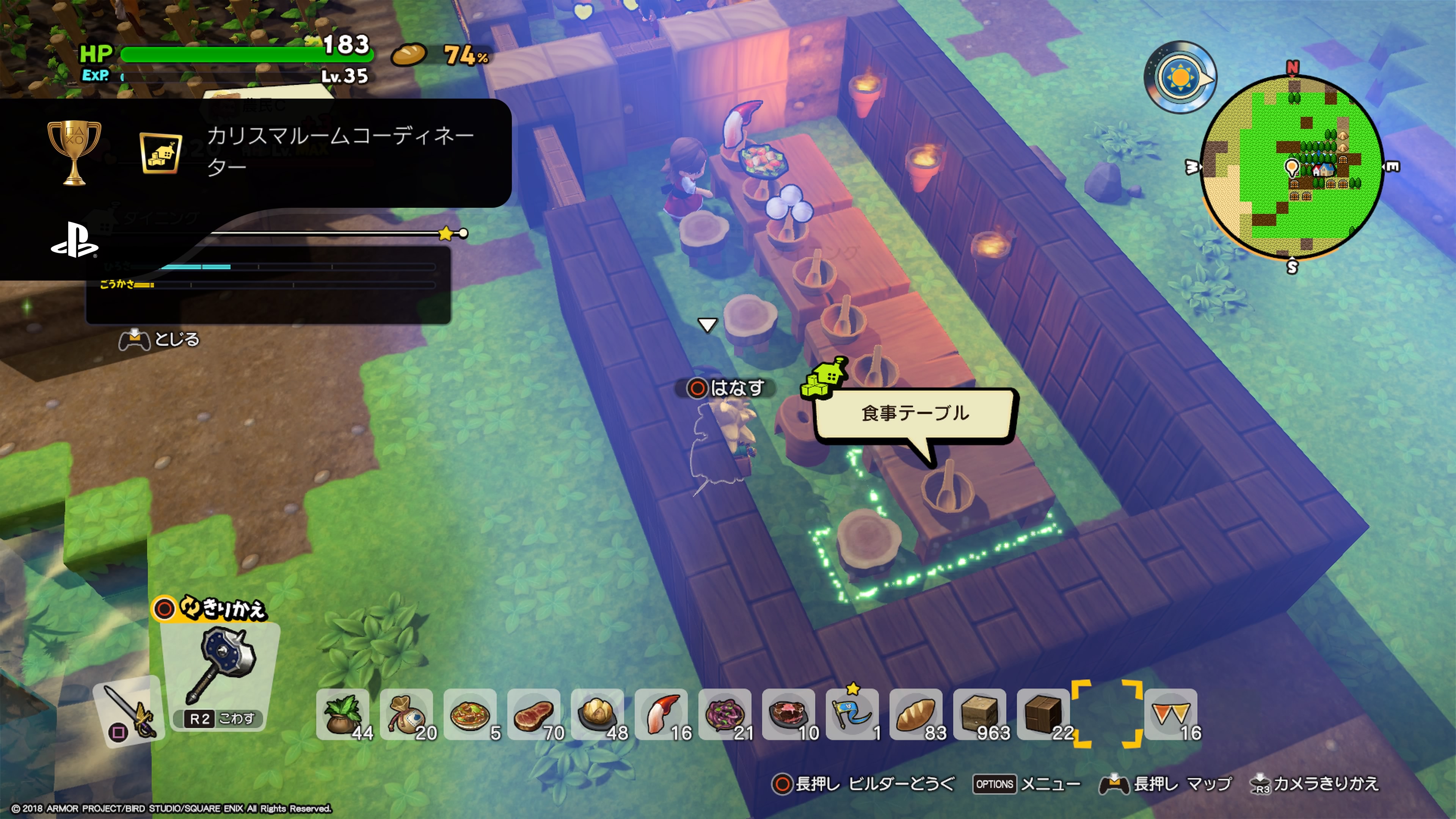Select the winged sword weapon slot
The width and height of the screenshot is (1456, 819).
pyautogui.click(x=129, y=709)
